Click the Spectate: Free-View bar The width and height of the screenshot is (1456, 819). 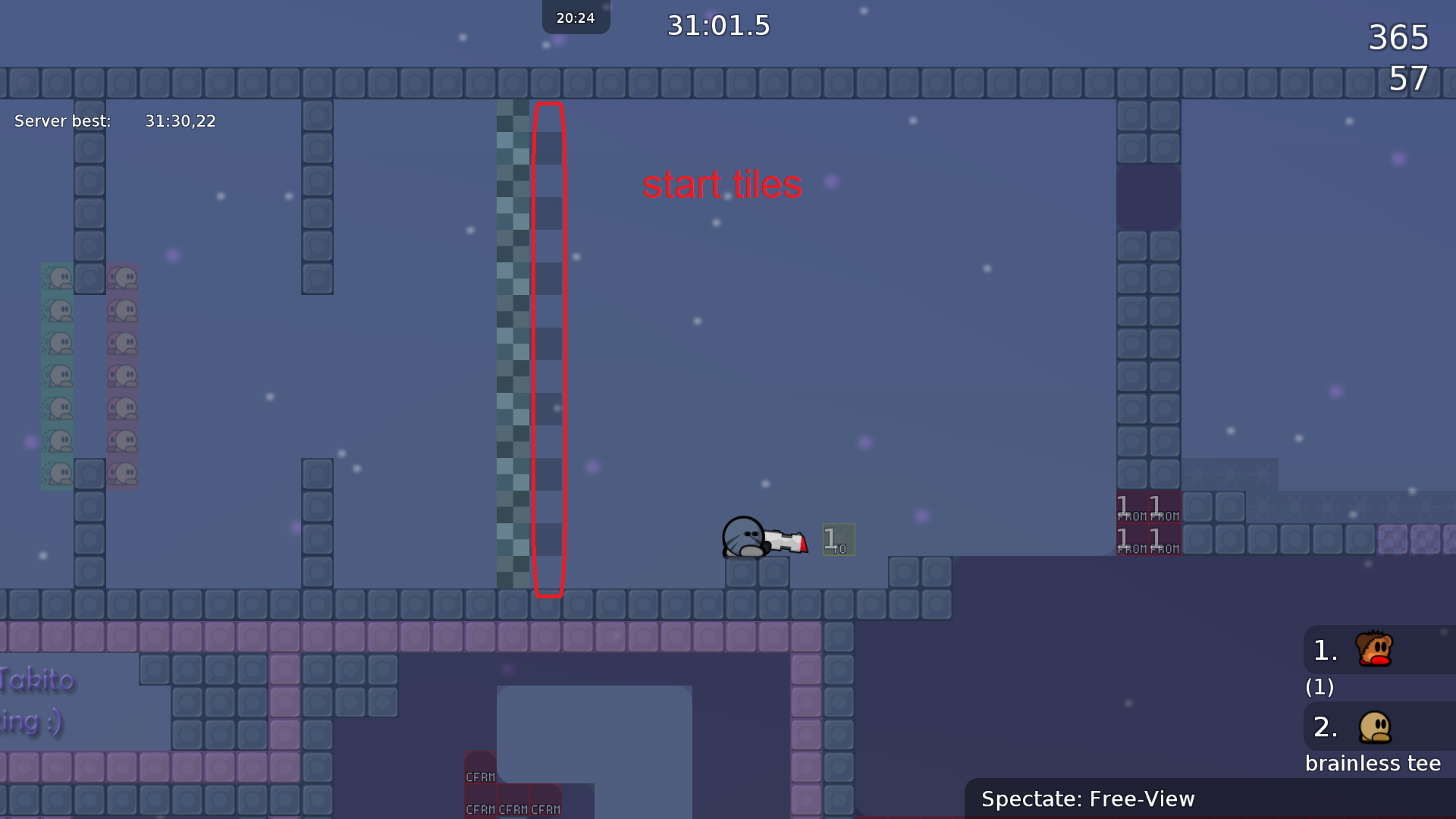tap(1210, 799)
